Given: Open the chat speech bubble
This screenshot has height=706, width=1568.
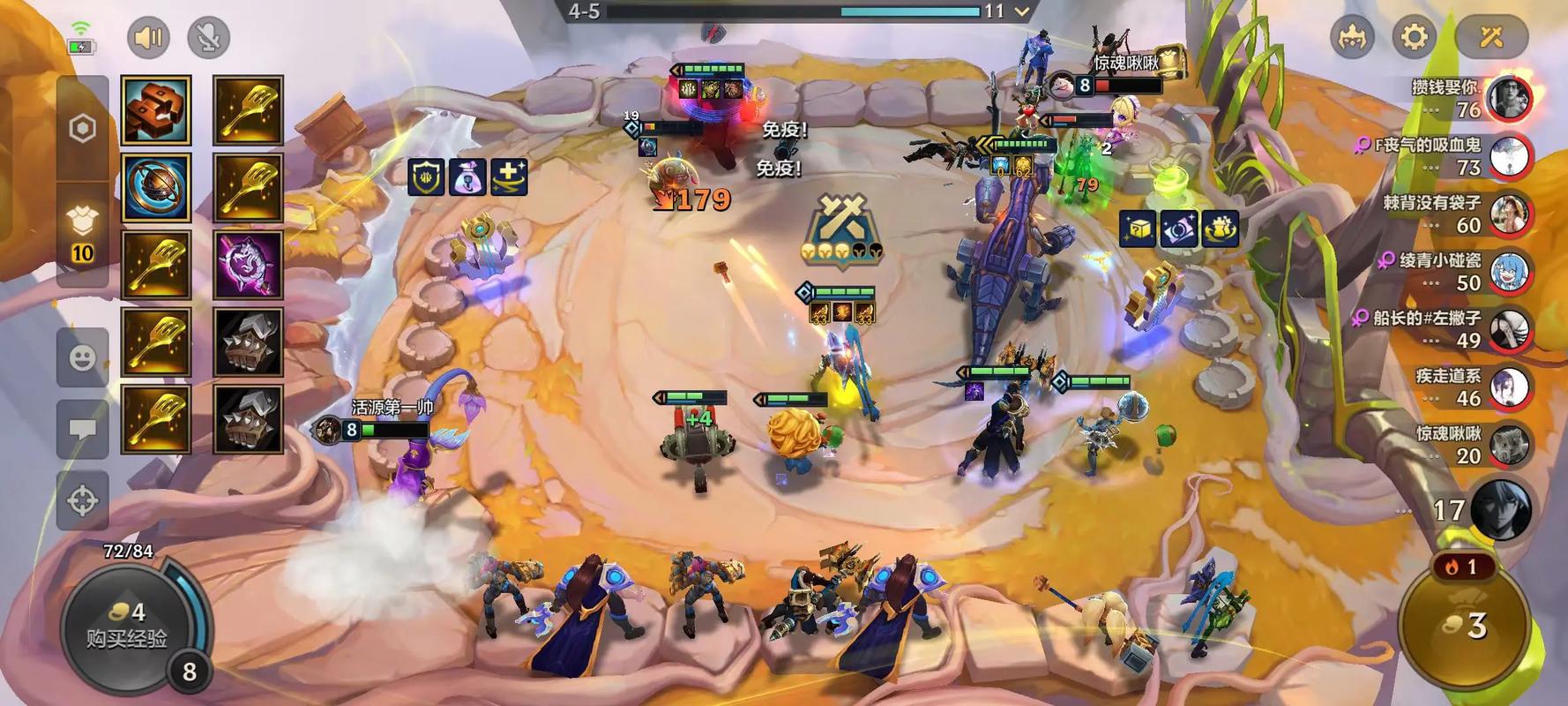Looking at the screenshot, I should point(83,430).
